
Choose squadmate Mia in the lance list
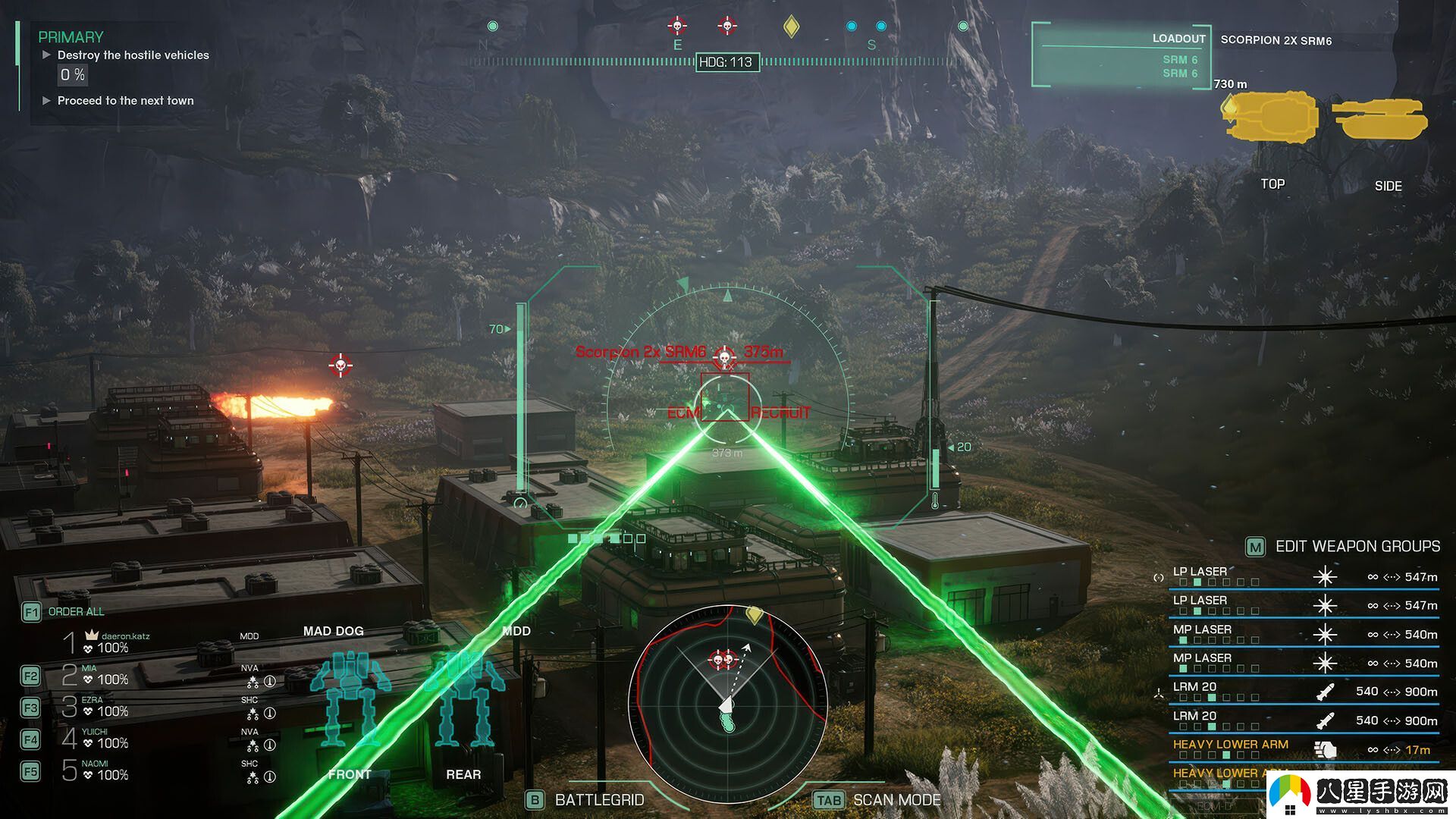106,675
